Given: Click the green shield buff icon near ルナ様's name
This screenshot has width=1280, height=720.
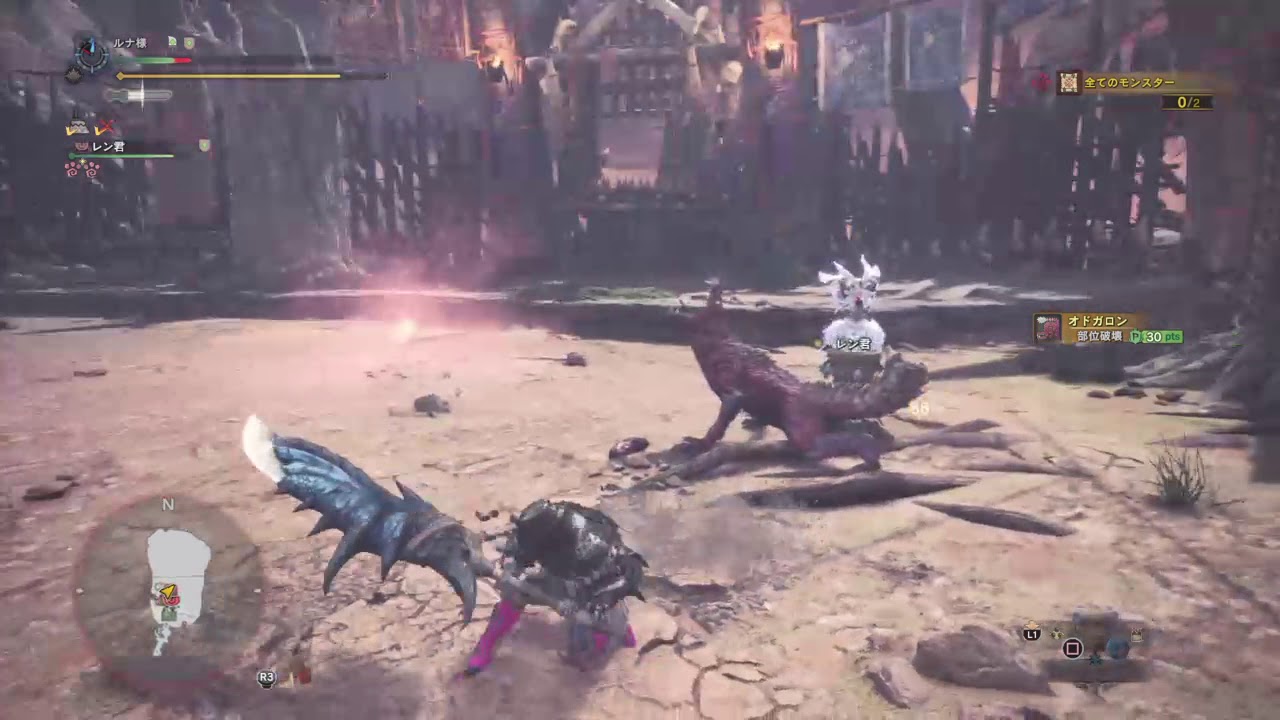Looking at the screenshot, I should [x=189, y=43].
